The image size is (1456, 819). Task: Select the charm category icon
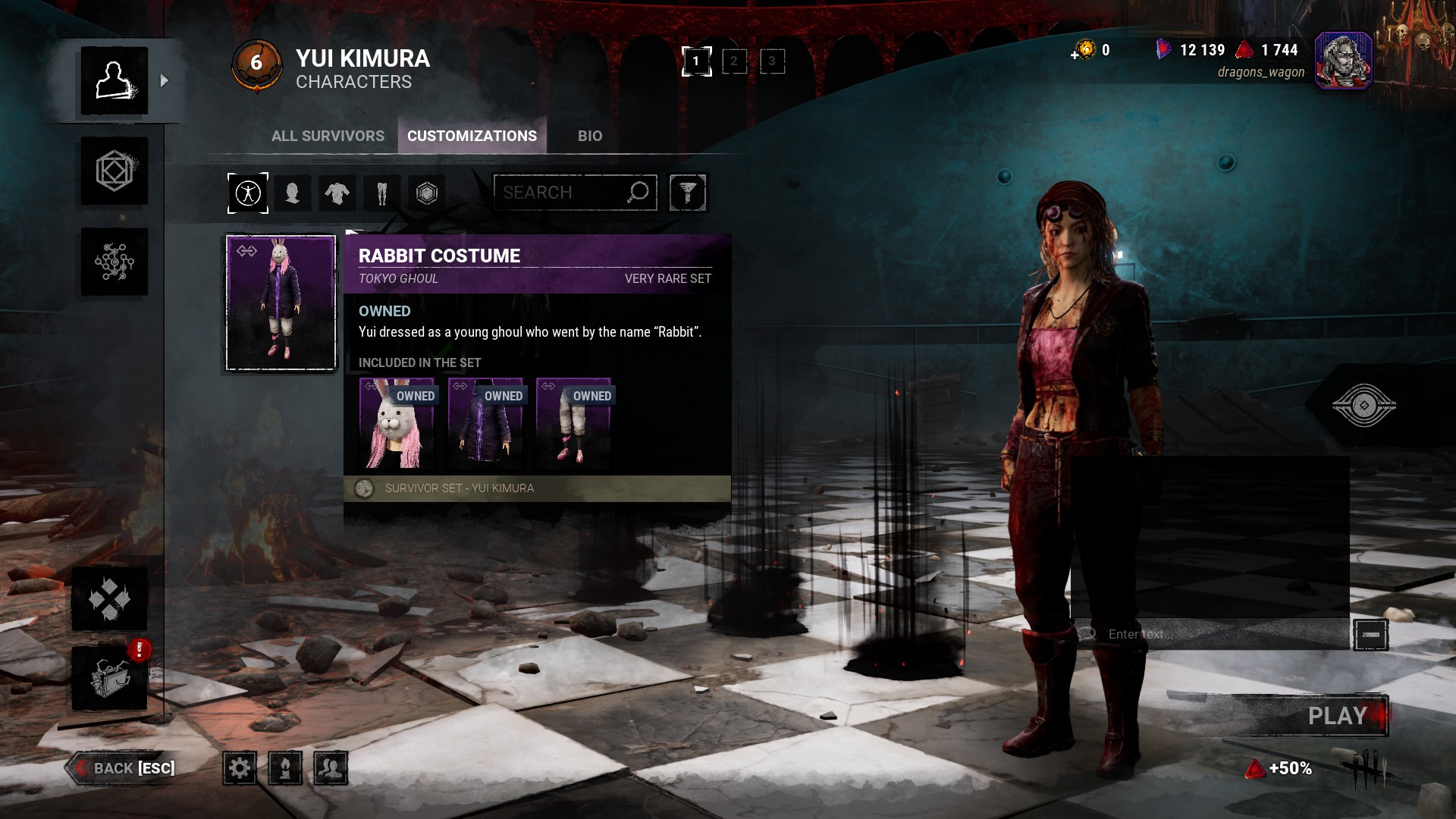(427, 193)
